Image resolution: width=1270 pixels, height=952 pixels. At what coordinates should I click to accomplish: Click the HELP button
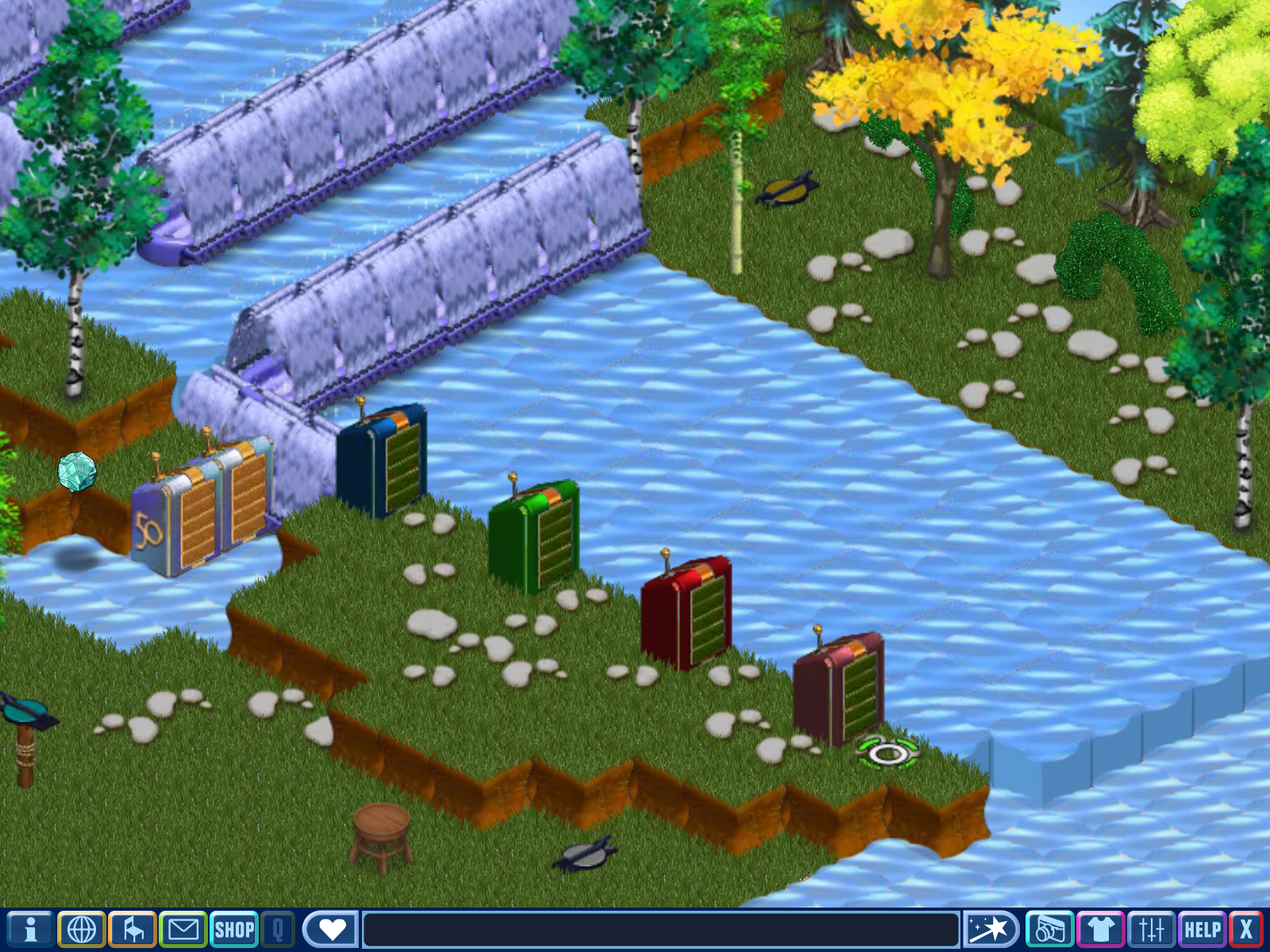(x=1202, y=929)
